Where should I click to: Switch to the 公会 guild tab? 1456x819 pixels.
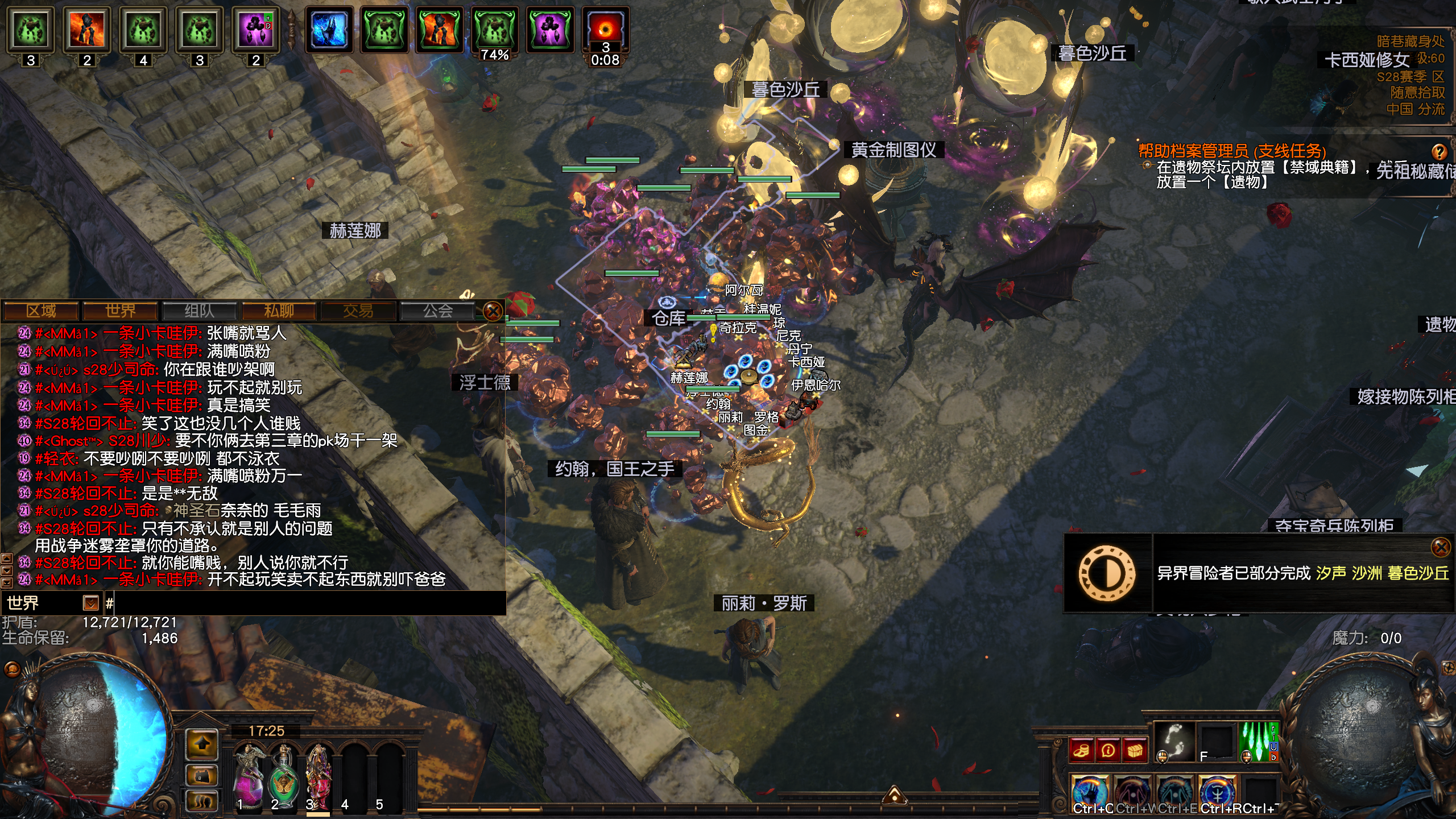pyautogui.click(x=437, y=311)
